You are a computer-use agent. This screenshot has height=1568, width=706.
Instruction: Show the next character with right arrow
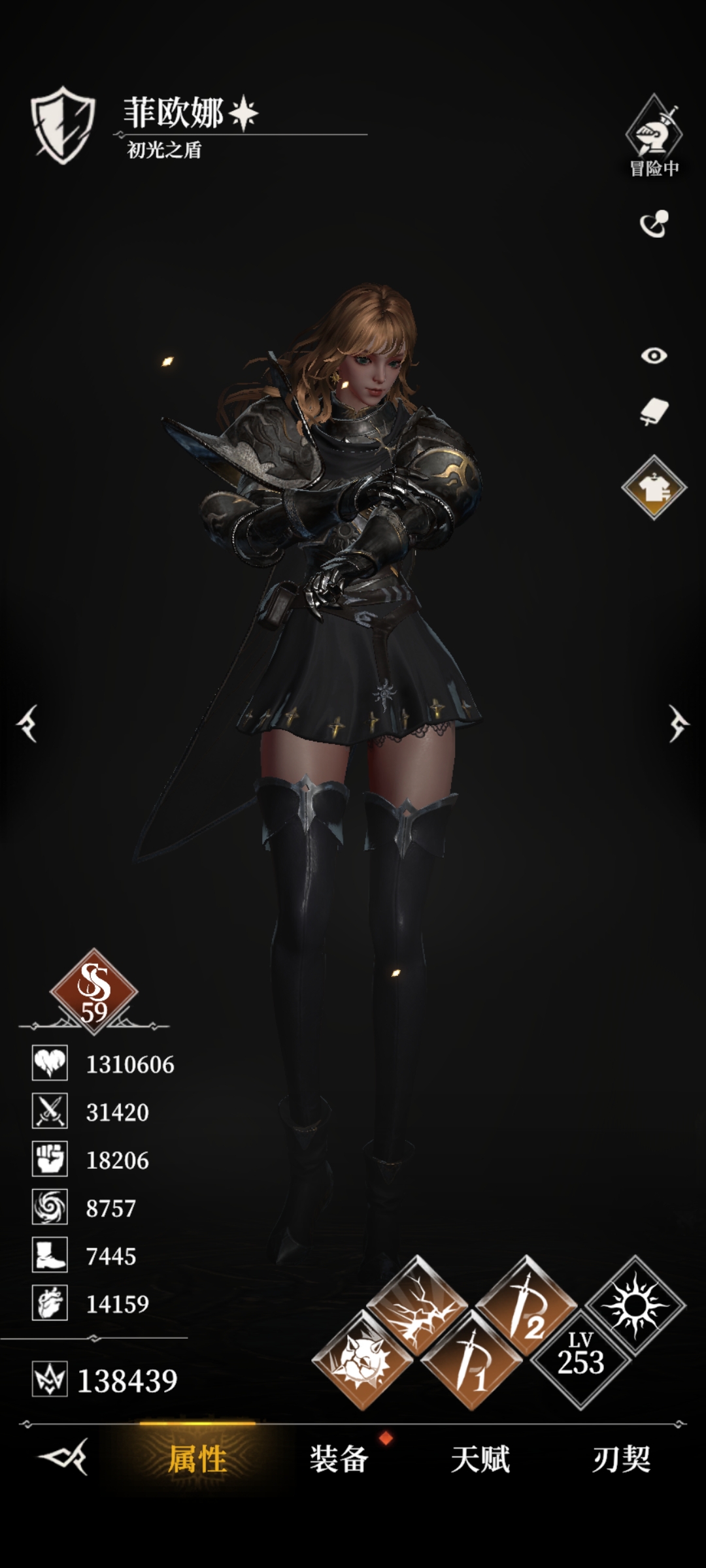click(x=678, y=723)
